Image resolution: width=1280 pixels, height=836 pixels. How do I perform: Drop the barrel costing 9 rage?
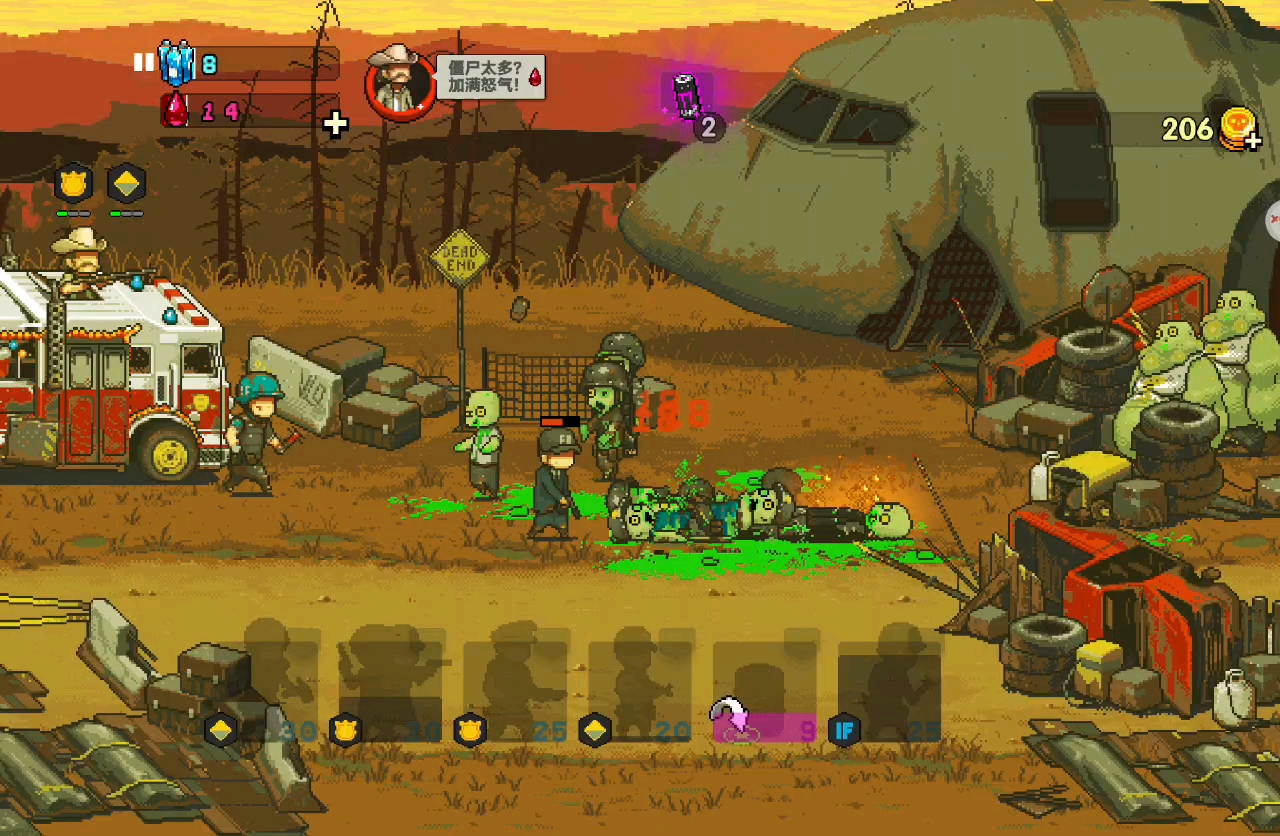pos(765,690)
